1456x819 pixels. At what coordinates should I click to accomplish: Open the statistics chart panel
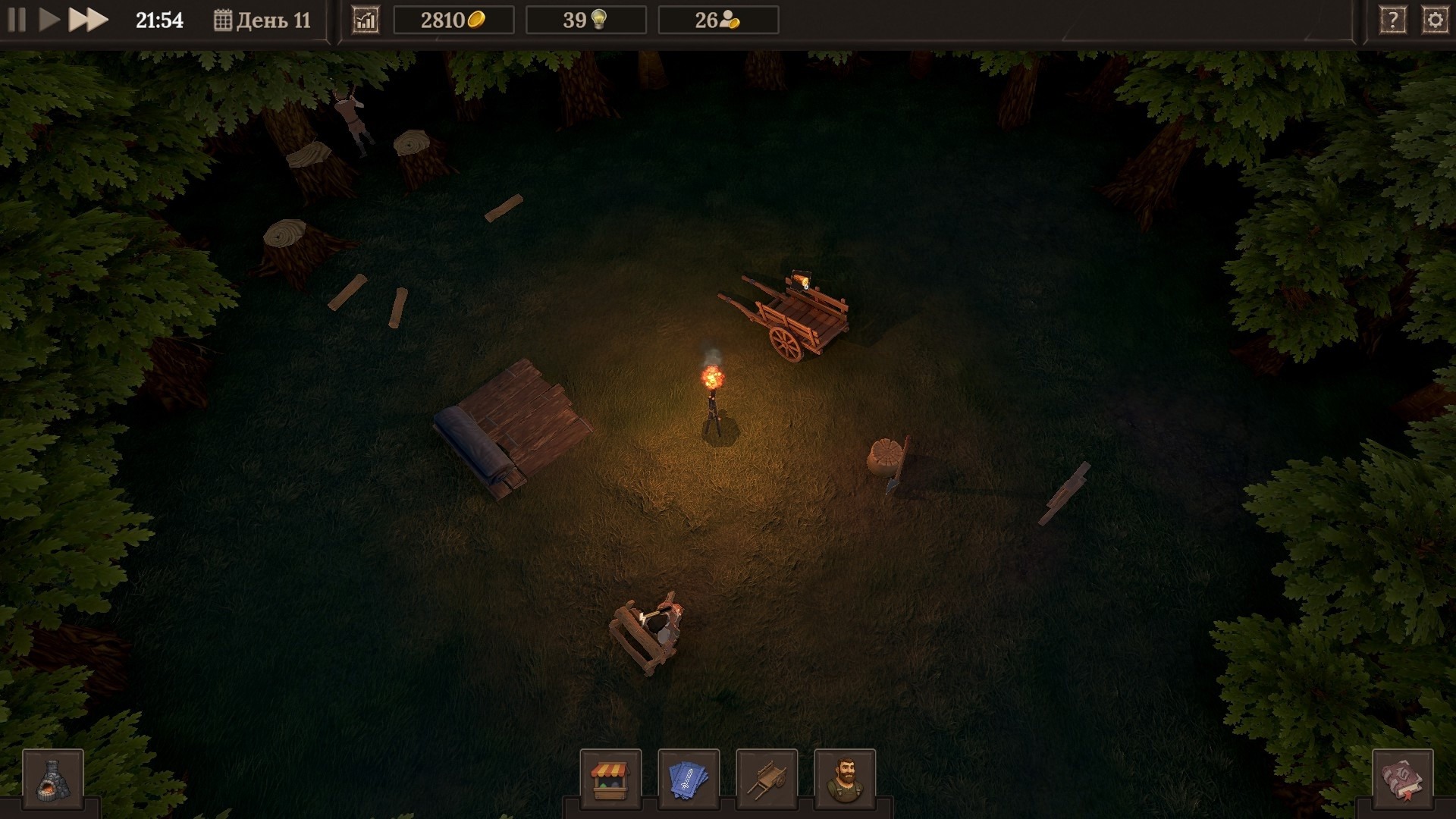tap(366, 20)
